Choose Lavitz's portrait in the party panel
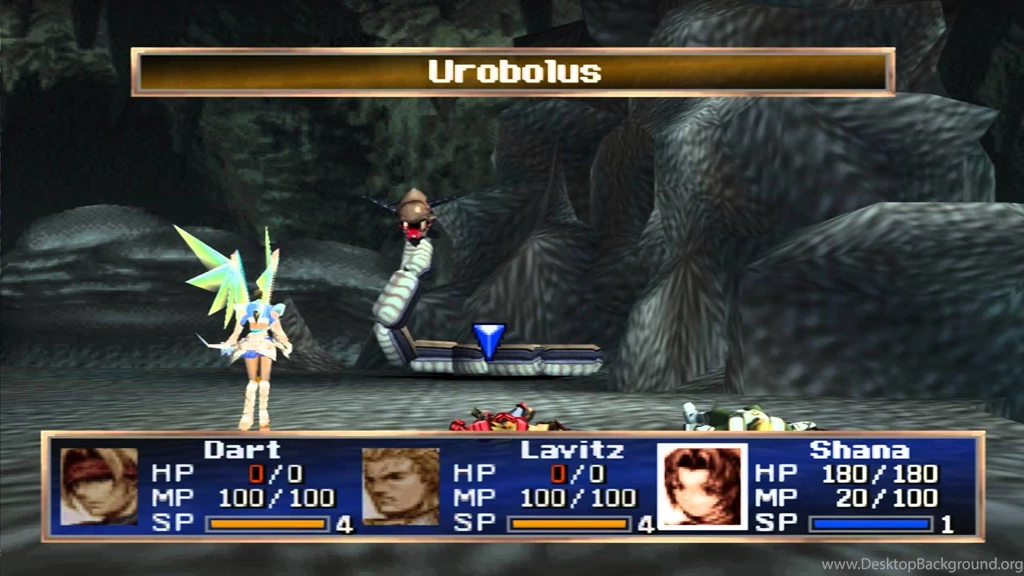 pos(400,486)
